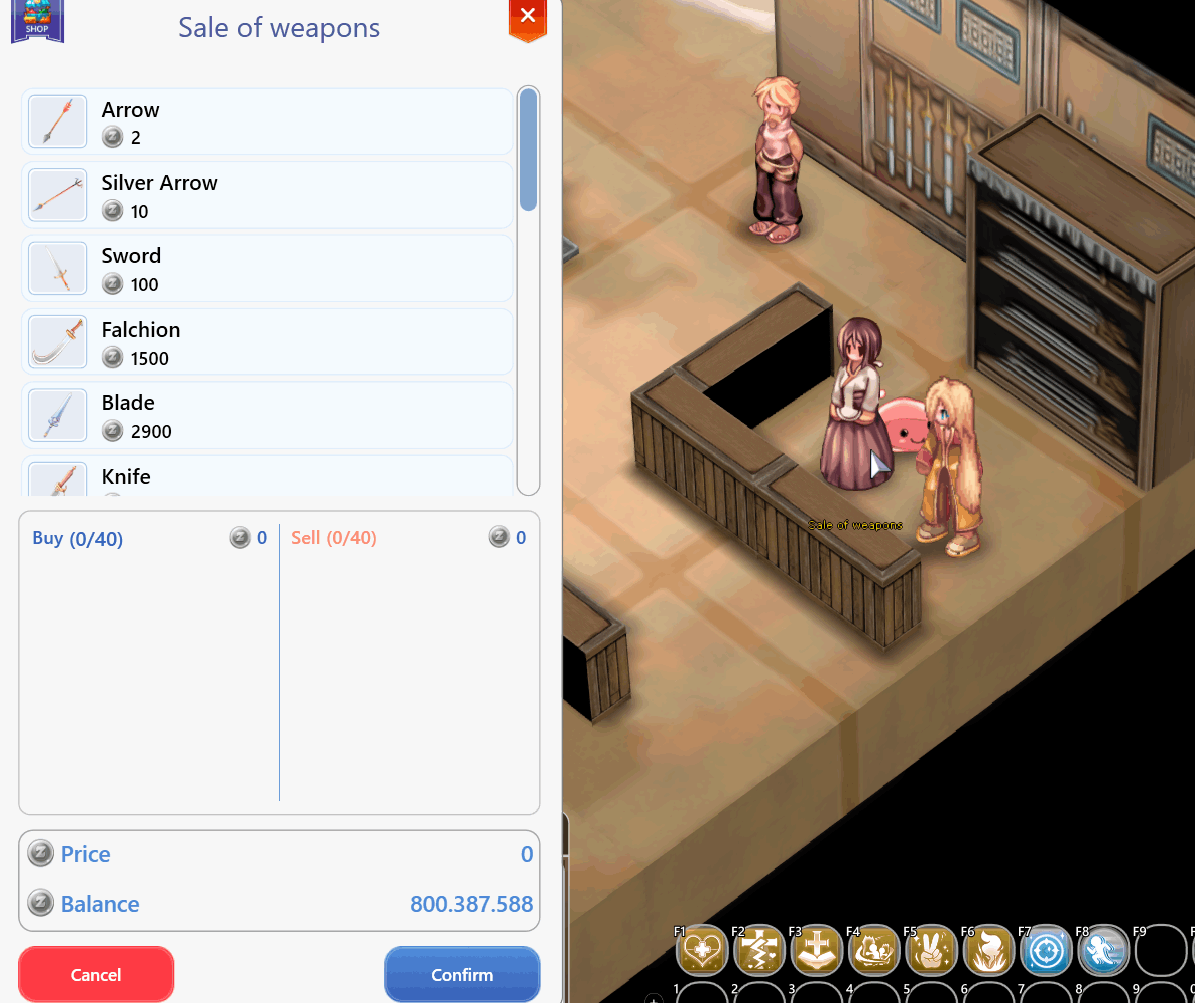Select the Arrow item row
This screenshot has width=1195, height=1003.
click(267, 122)
